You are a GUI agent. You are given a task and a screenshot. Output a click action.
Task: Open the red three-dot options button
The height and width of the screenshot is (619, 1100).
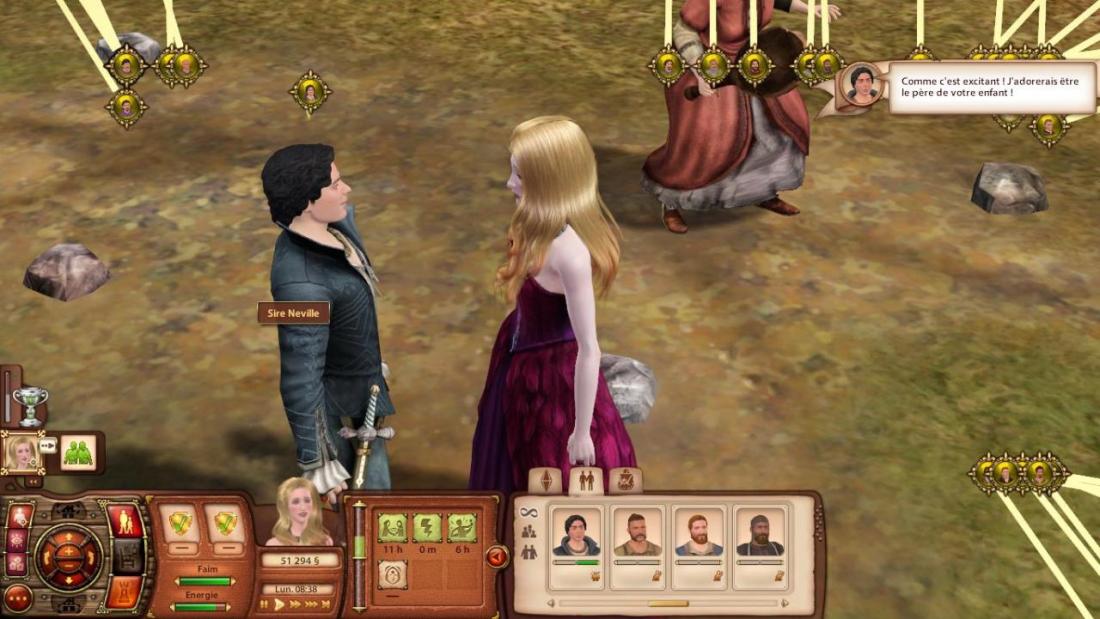point(18,598)
